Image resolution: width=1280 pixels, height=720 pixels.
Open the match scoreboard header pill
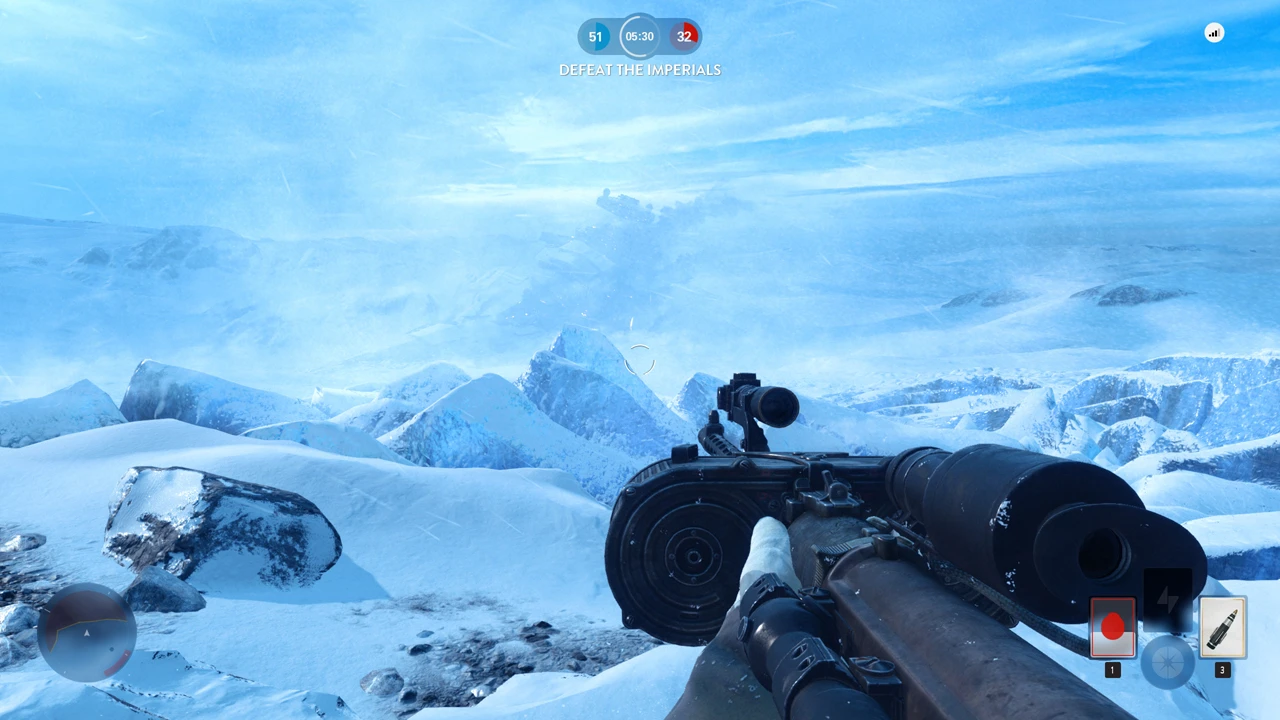(x=639, y=36)
